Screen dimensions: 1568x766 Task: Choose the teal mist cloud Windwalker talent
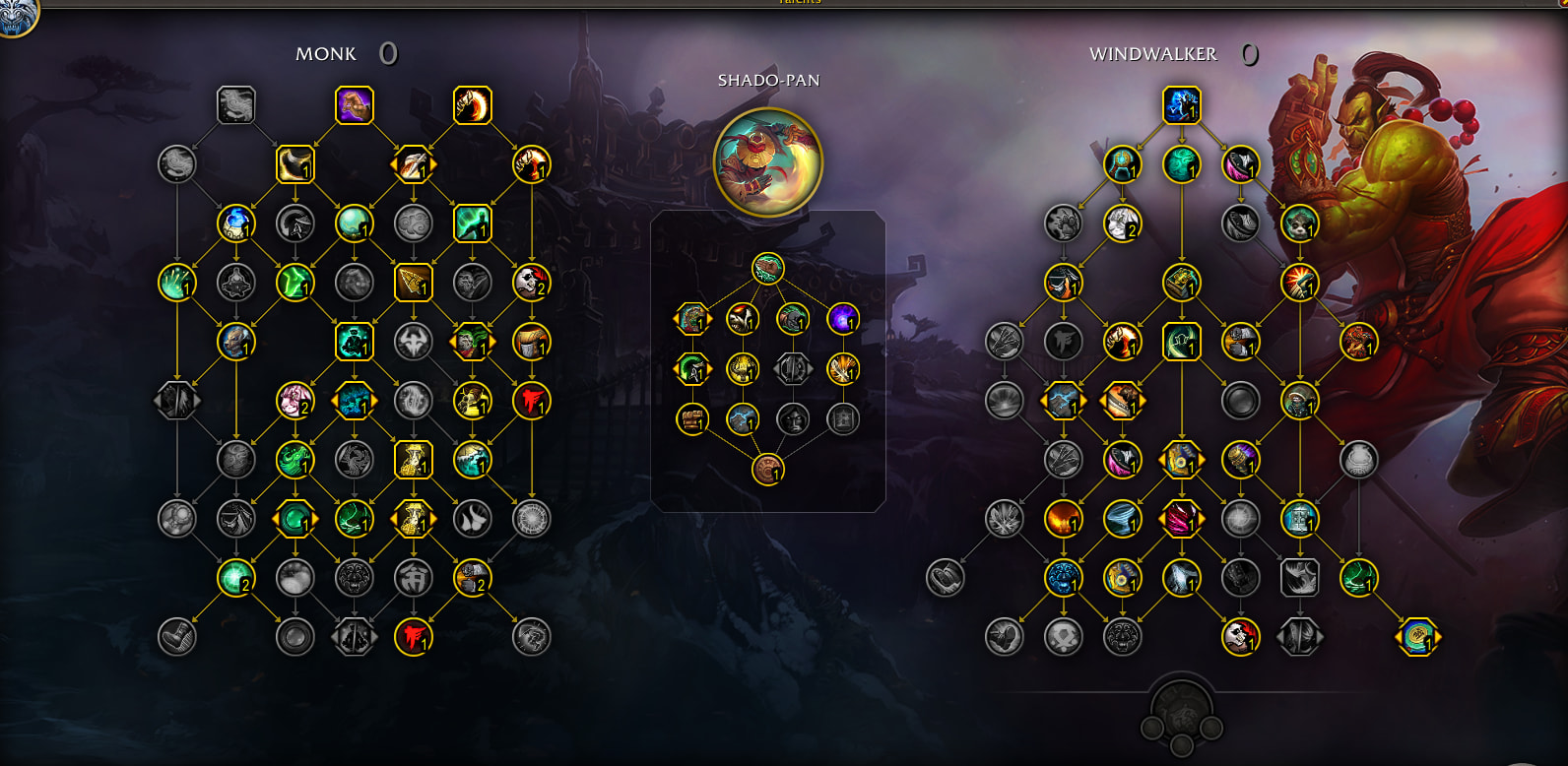1181,164
